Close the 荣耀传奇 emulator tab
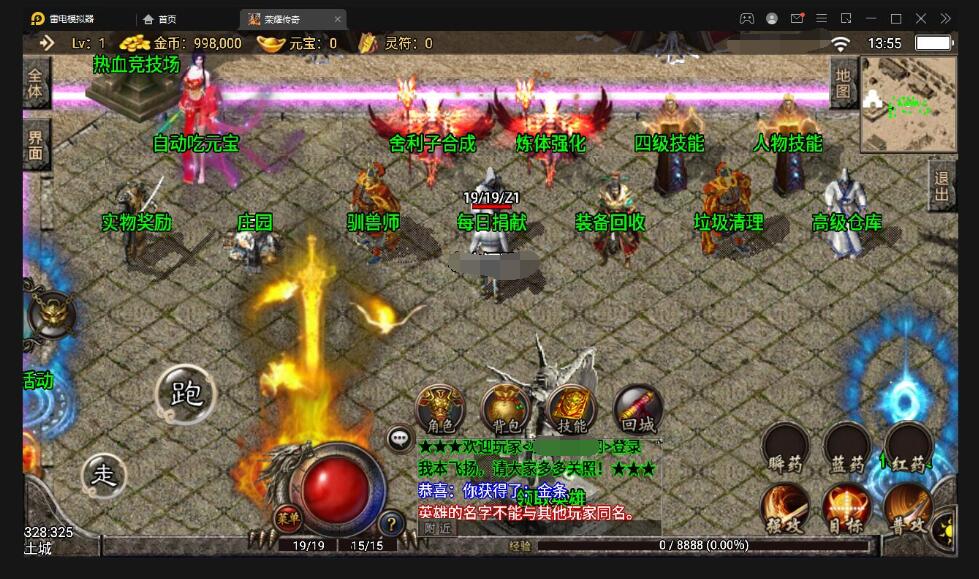This screenshot has height=579, width=979. 337,19
